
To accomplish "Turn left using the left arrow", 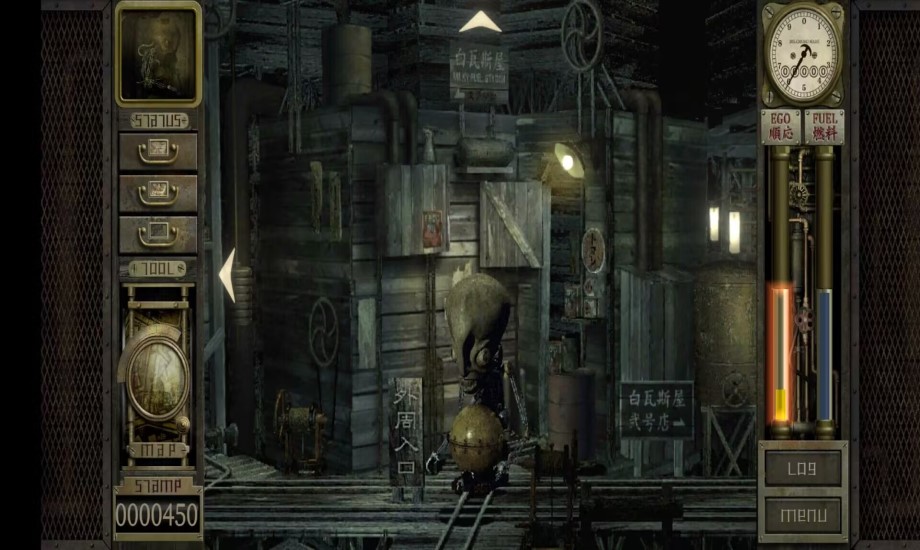I will 227,275.
